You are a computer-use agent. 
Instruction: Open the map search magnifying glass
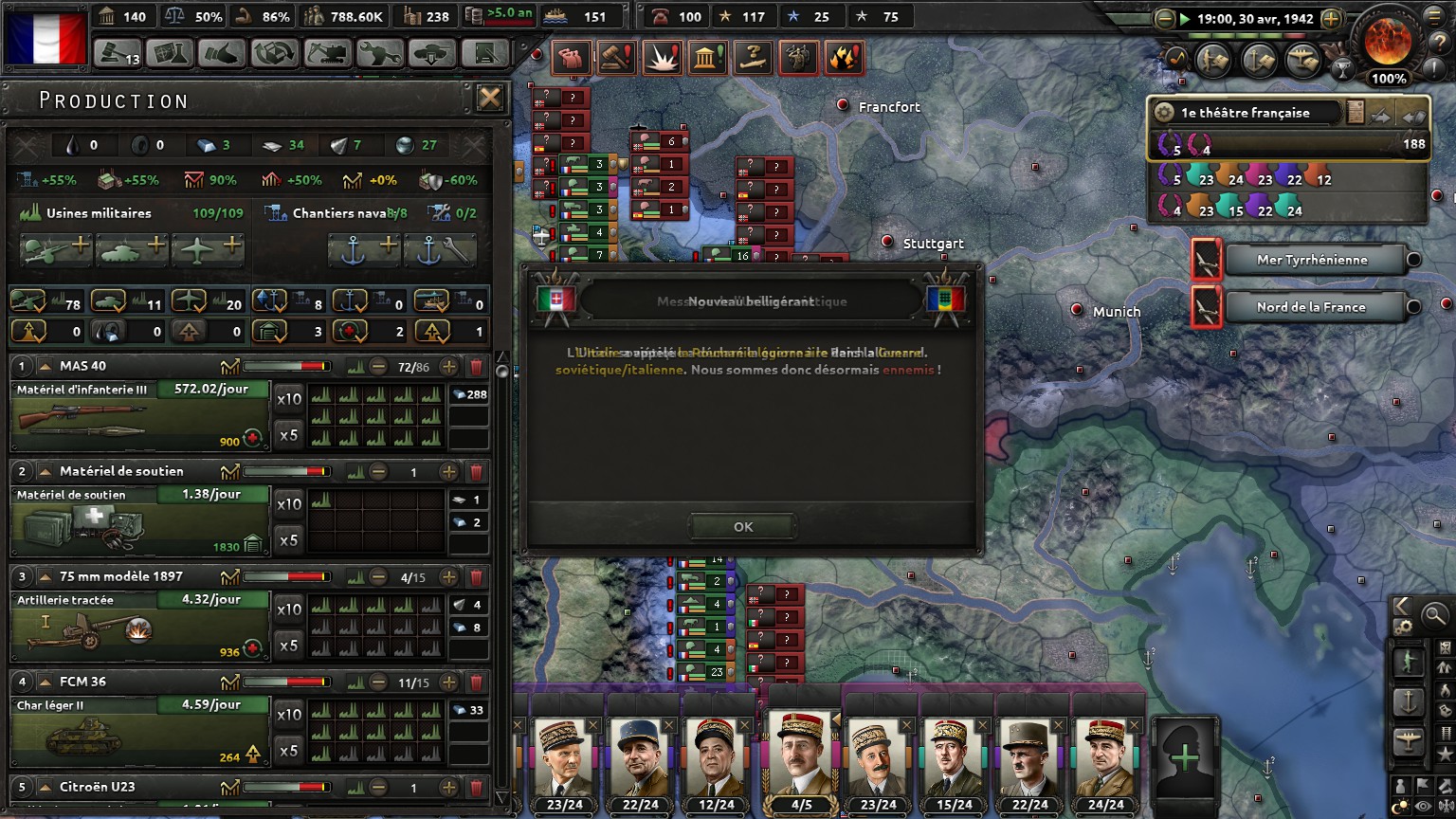[1435, 615]
